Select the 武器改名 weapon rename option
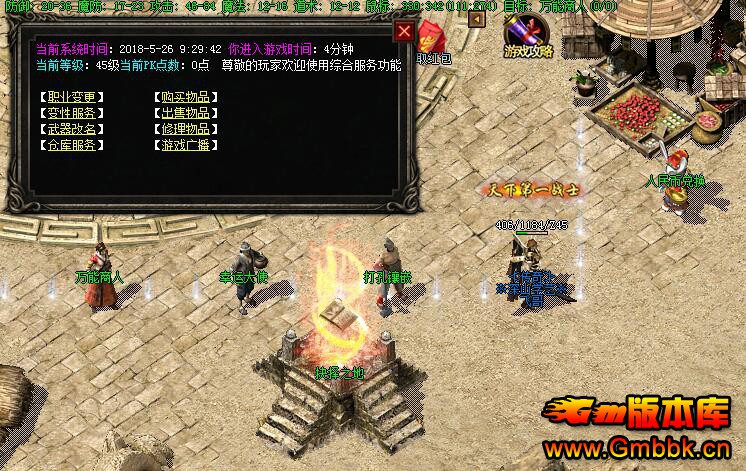 [x=71, y=129]
